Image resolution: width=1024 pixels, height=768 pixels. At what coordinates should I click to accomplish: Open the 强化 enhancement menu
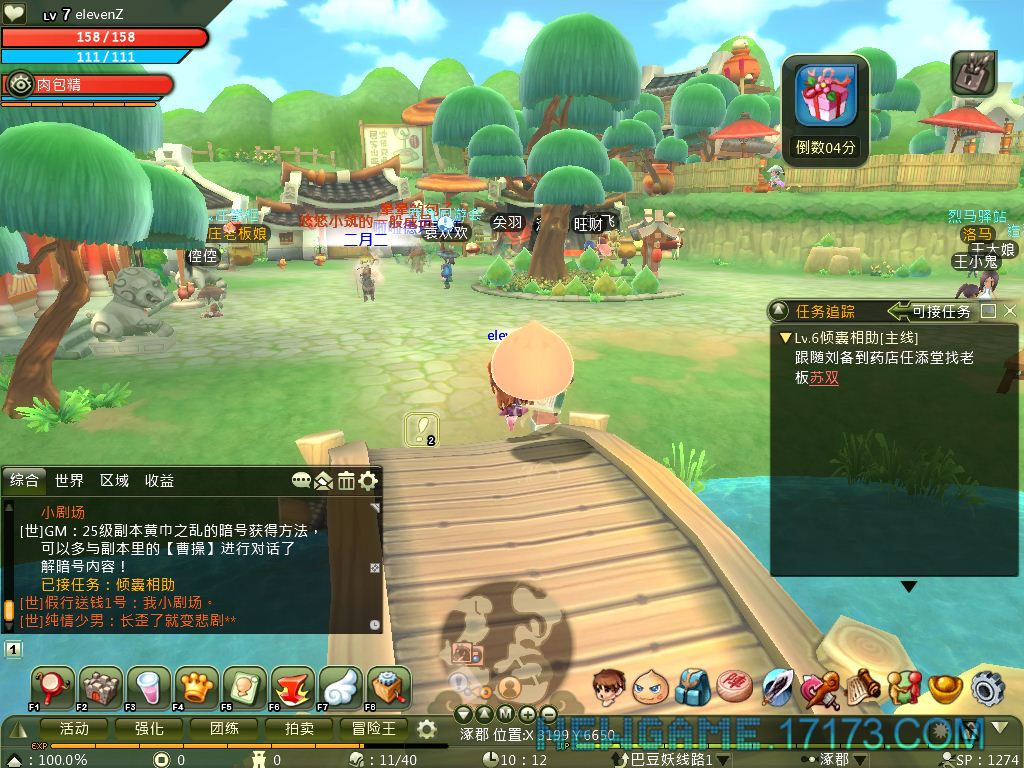150,729
